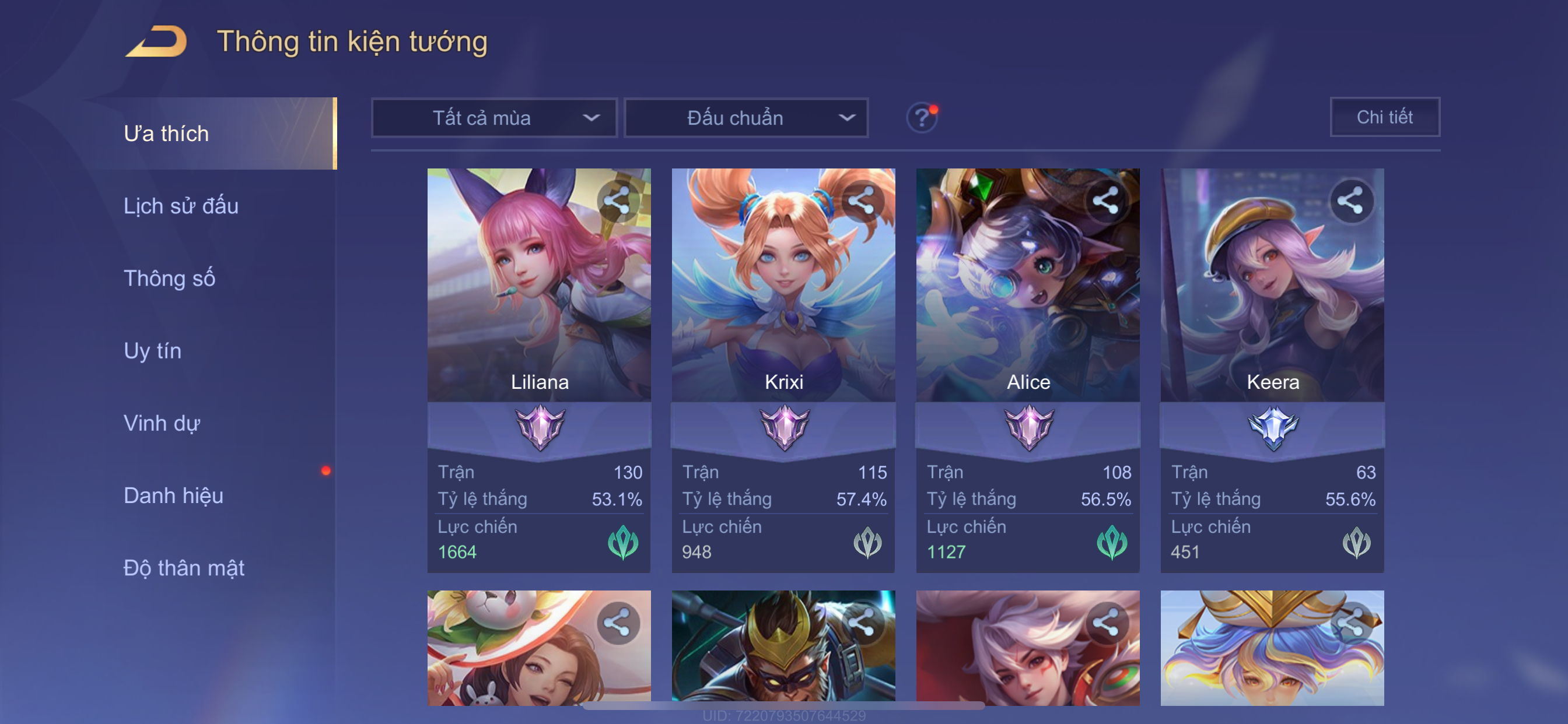Open the Alice hero card
Screen dimensions: 1568x724
(x=1027, y=304)
